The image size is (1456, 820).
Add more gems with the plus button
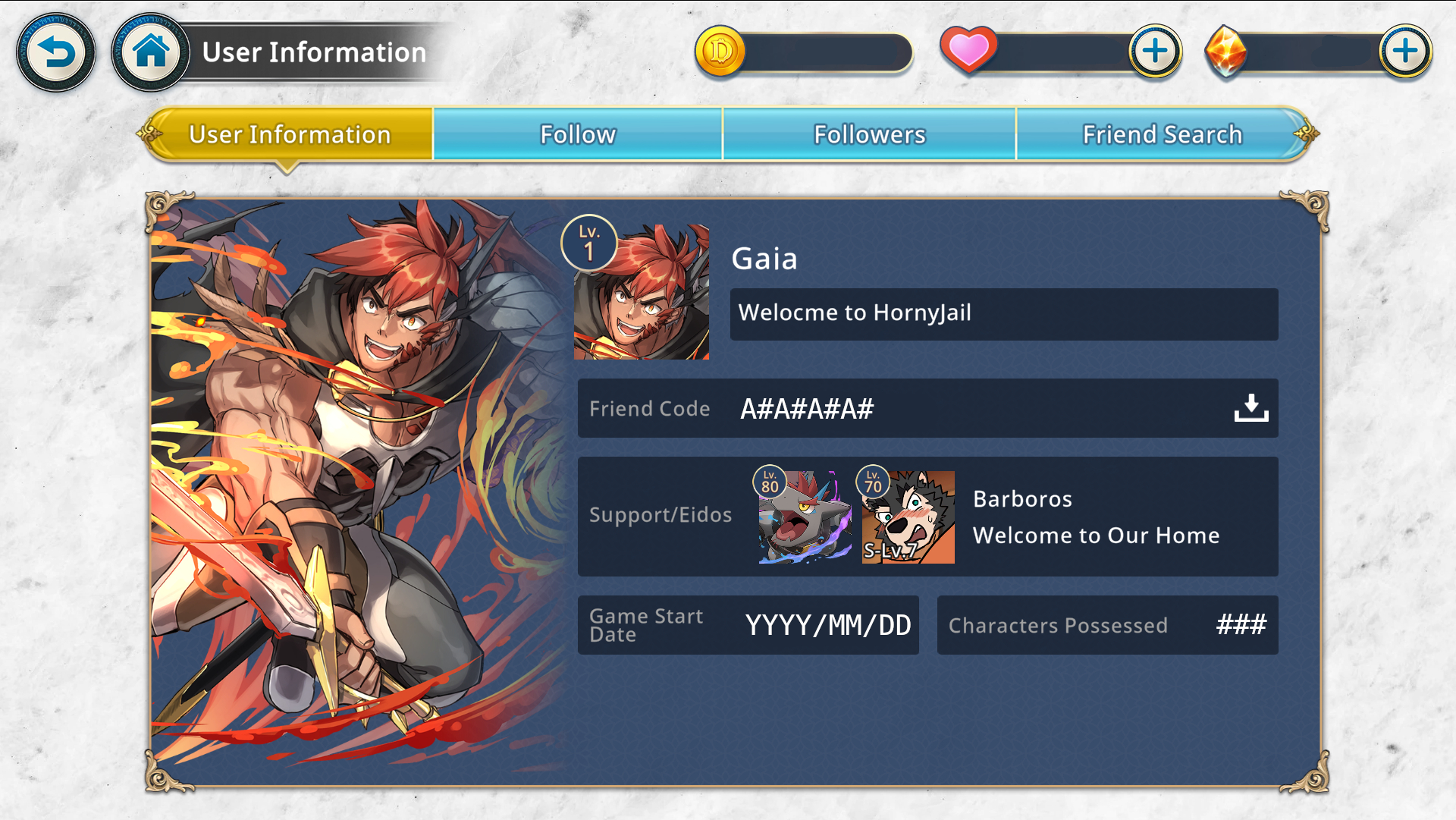(x=1405, y=52)
